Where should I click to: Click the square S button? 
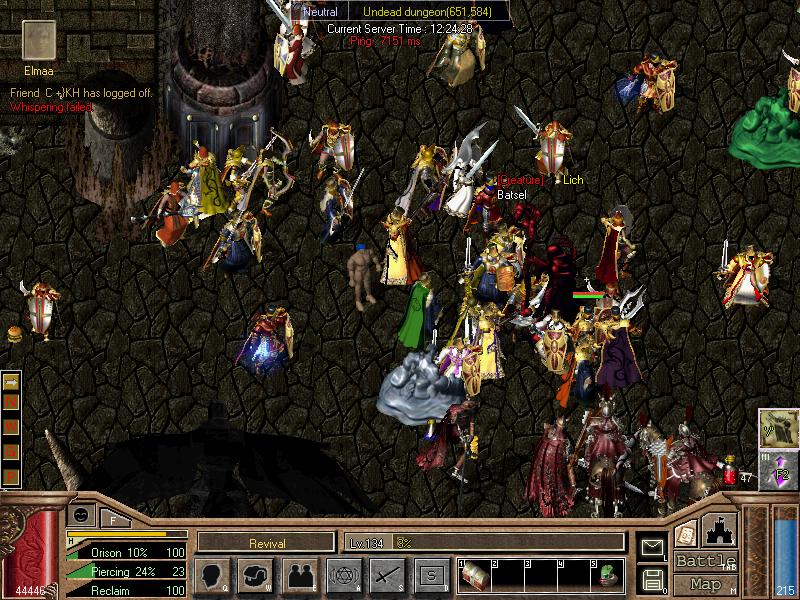point(430,575)
